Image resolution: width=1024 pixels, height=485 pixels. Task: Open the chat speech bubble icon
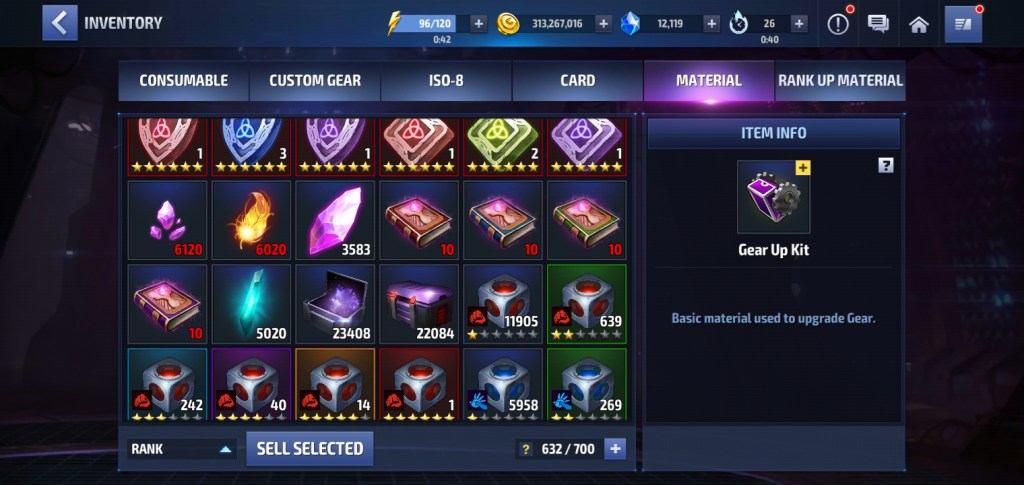point(878,24)
